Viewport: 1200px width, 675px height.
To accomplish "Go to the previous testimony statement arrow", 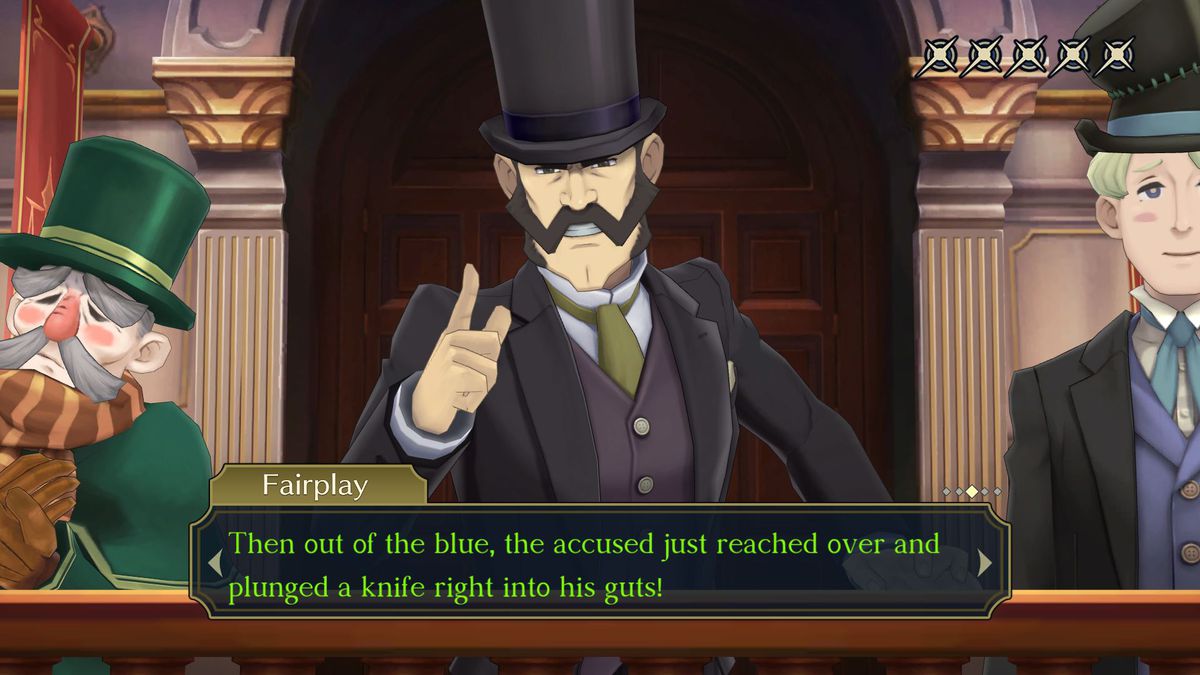I will pyautogui.click(x=214, y=562).
